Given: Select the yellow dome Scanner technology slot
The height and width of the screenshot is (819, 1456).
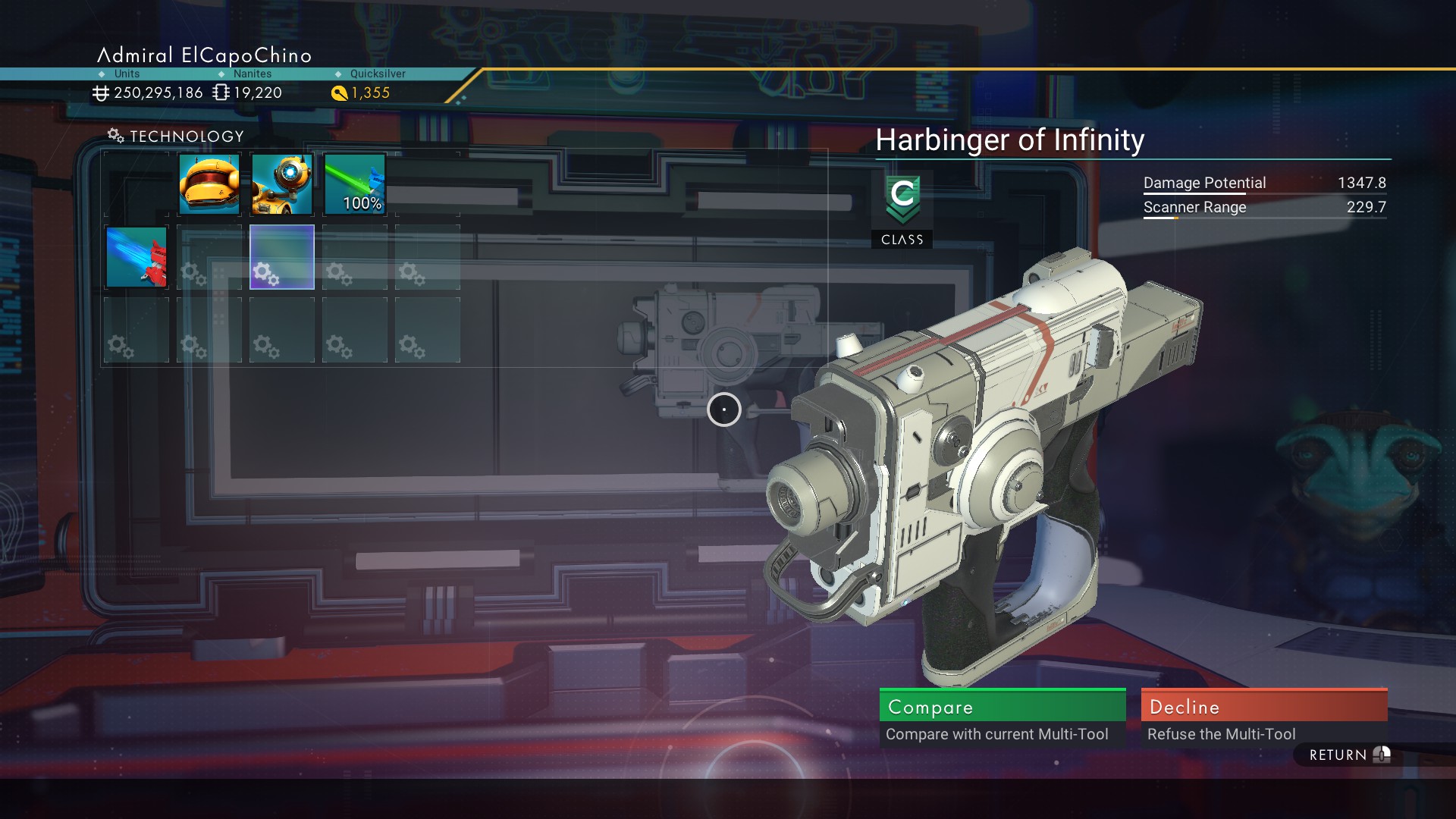Looking at the screenshot, I should pos(209,184).
